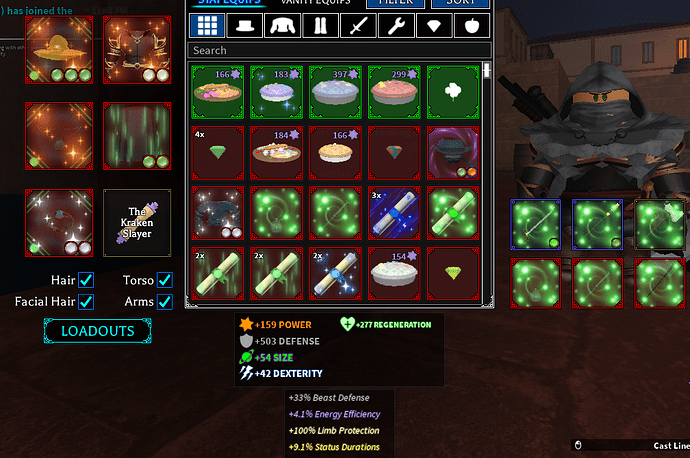Select The Kraken Slayer title slot
Viewport: 690px width, 458px height.
138,223
